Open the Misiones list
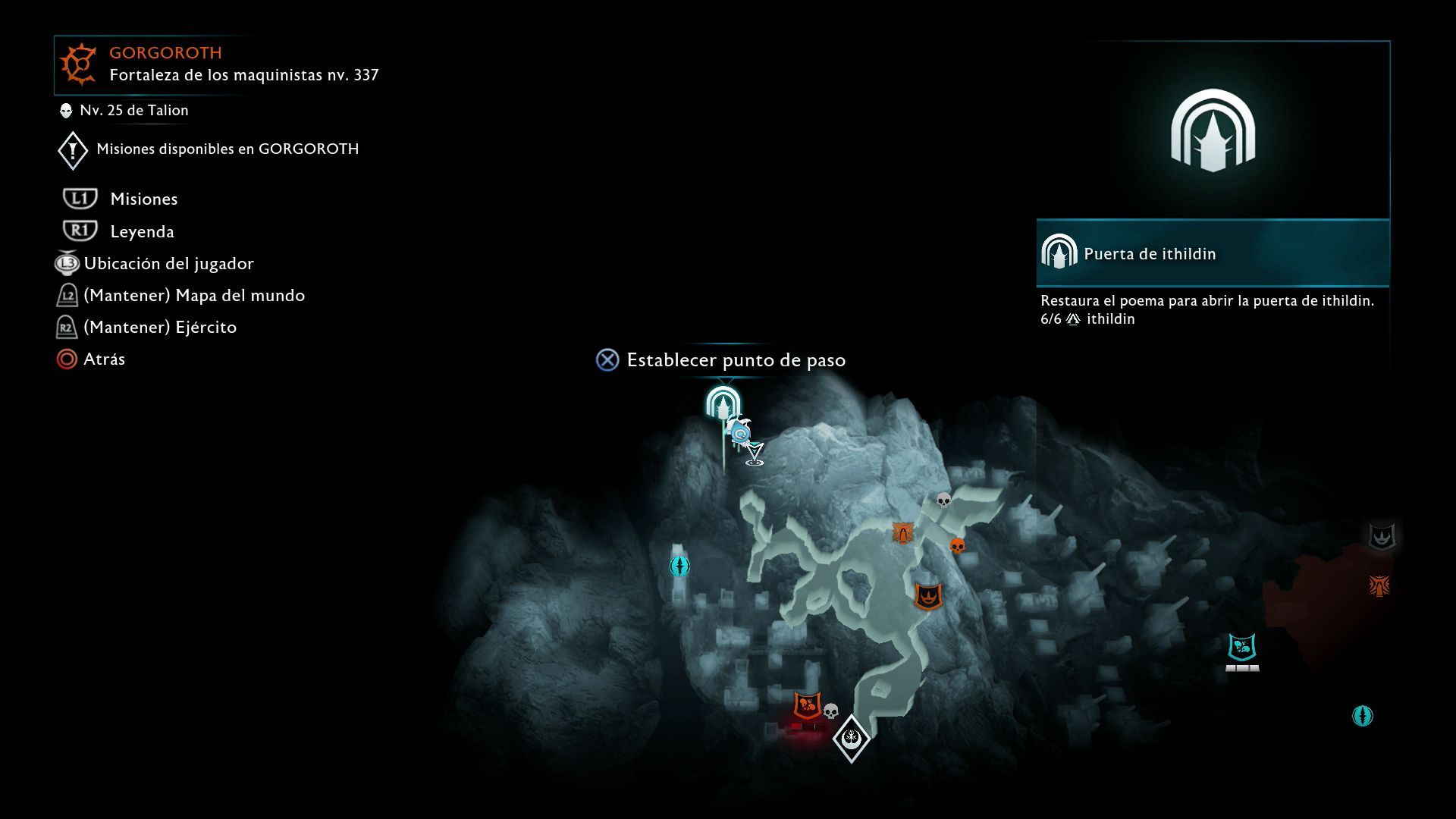 [x=143, y=199]
